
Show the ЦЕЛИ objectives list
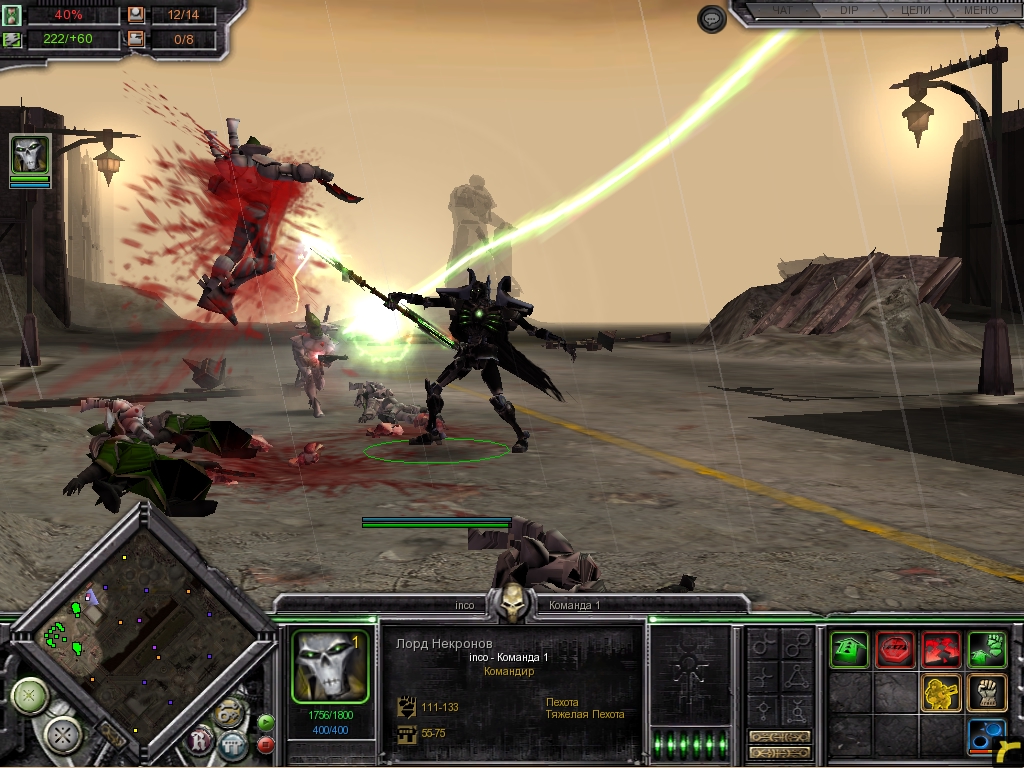coord(915,11)
